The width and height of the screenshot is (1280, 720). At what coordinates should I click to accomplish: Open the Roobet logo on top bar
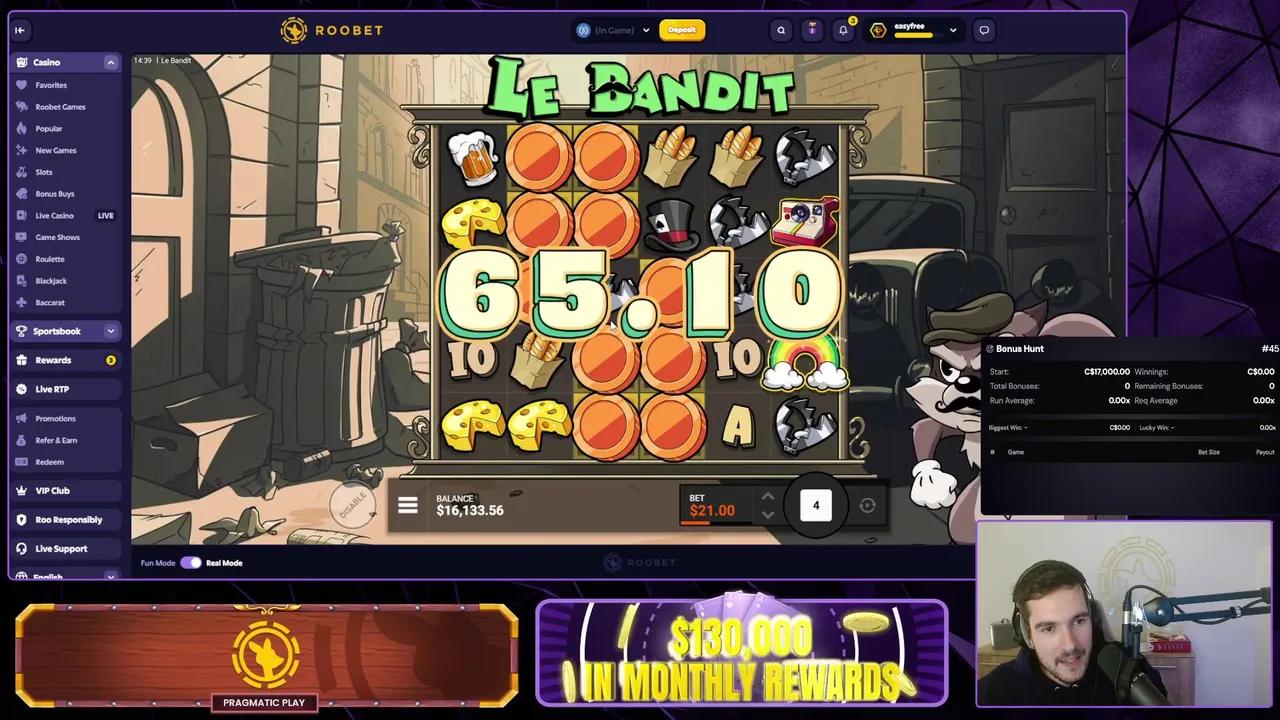330,30
